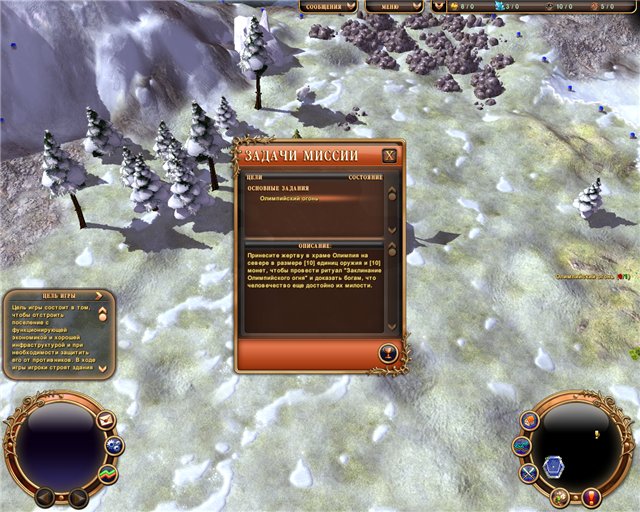This screenshot has width=640, height=512.
Task: Show the statistics graph icon
Action: [x=106, y=472]
